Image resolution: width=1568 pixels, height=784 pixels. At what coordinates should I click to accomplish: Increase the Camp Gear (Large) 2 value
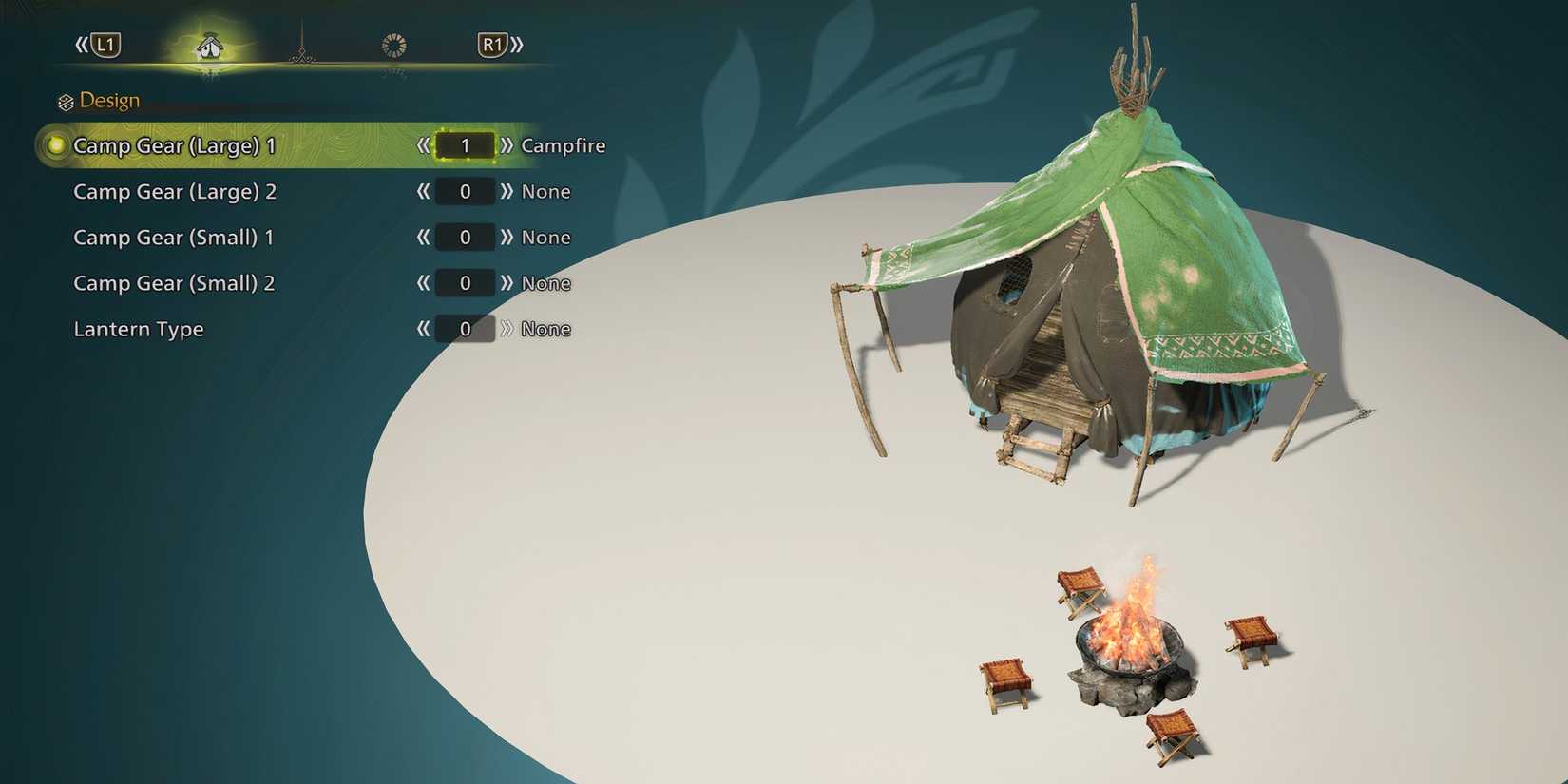507,191
